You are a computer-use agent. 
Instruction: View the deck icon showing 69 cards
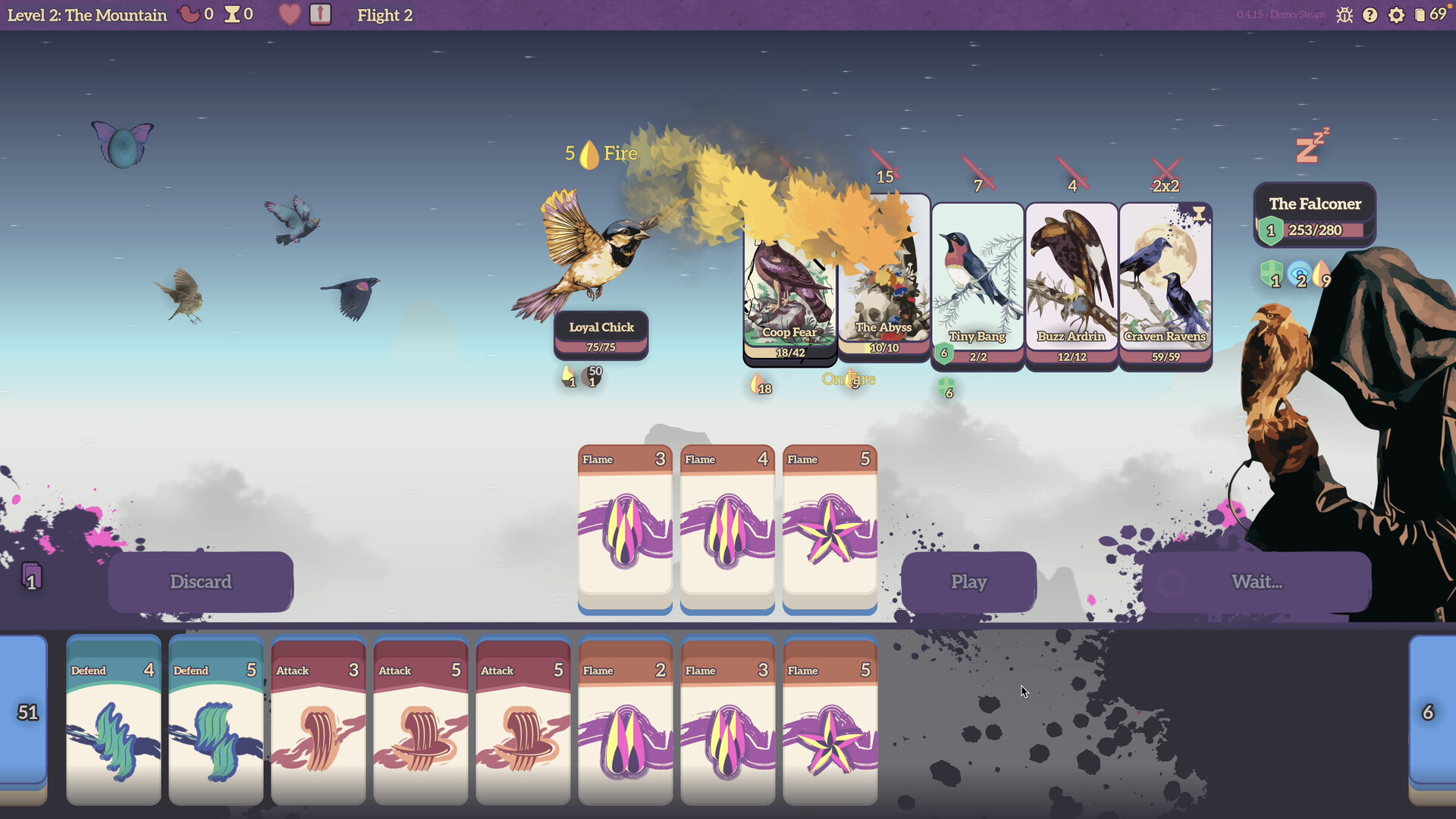click(x=1429, y=15)
